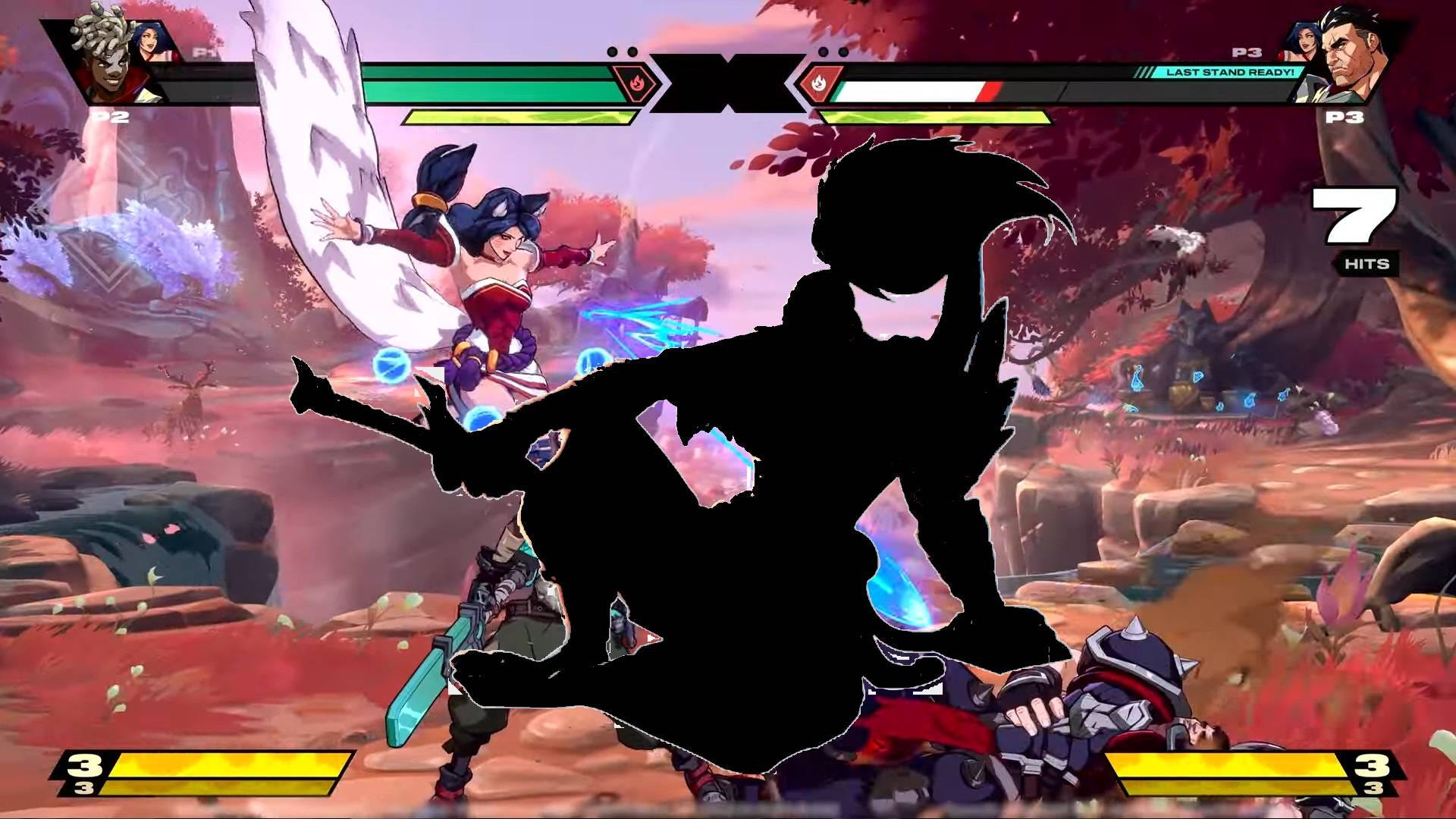Toggle the left round-win pip dot
Image resolution: width=1456 pixels, height=819 pixels.
(612, 50)
